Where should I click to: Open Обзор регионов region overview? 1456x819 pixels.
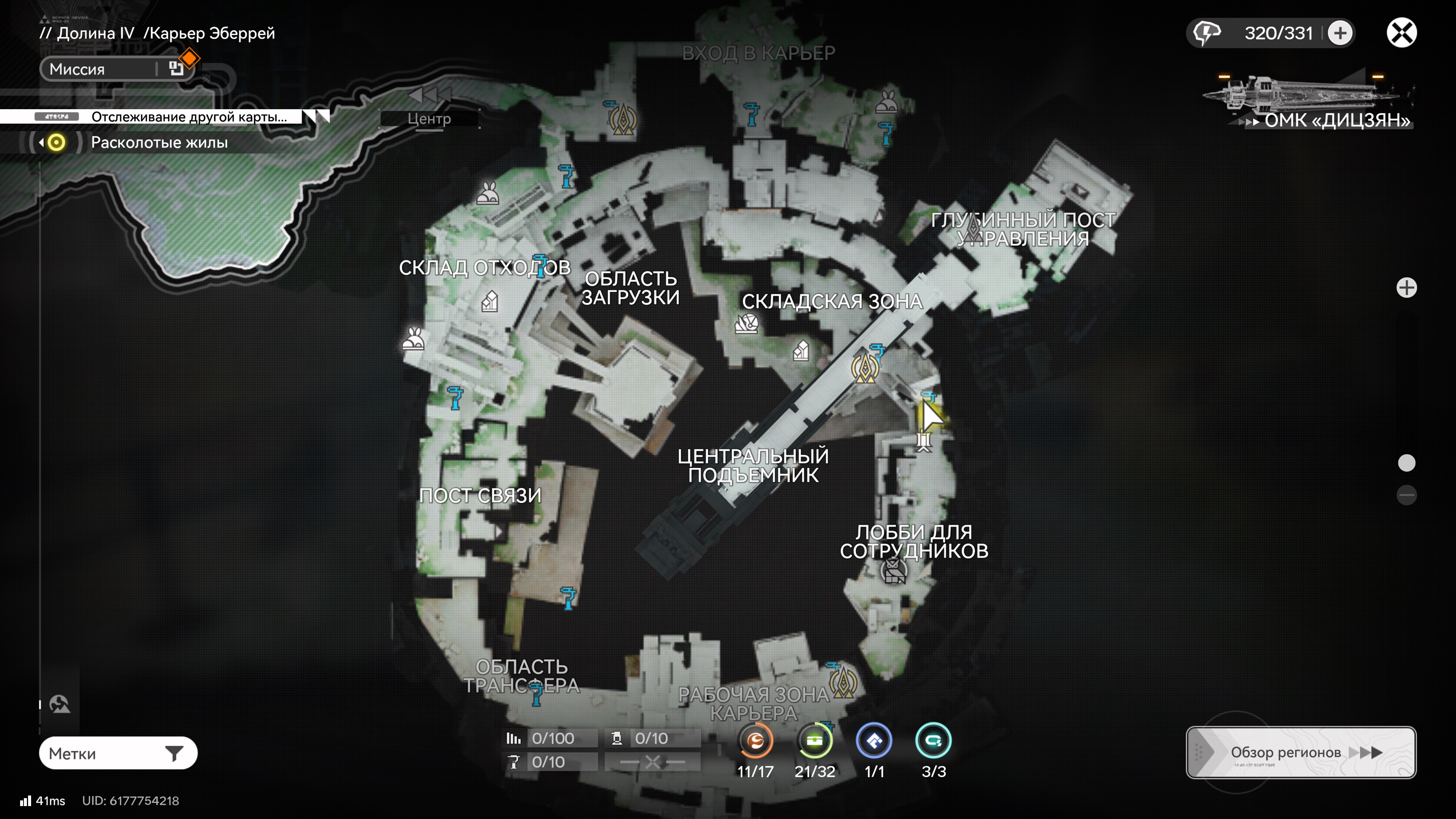pyautogui.click(x=1301, y=752)
